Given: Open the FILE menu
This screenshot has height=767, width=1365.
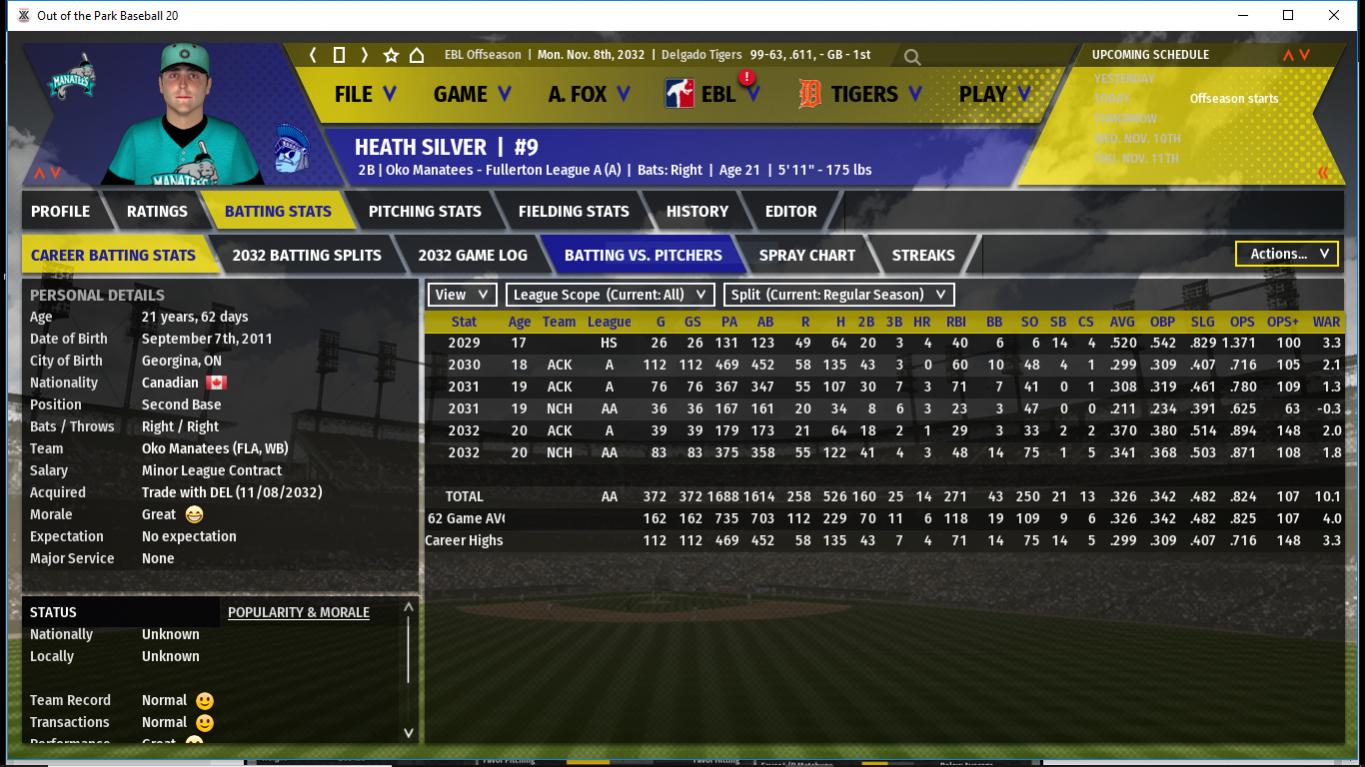Looking at the screenshot, I should (x=365, y=94).
